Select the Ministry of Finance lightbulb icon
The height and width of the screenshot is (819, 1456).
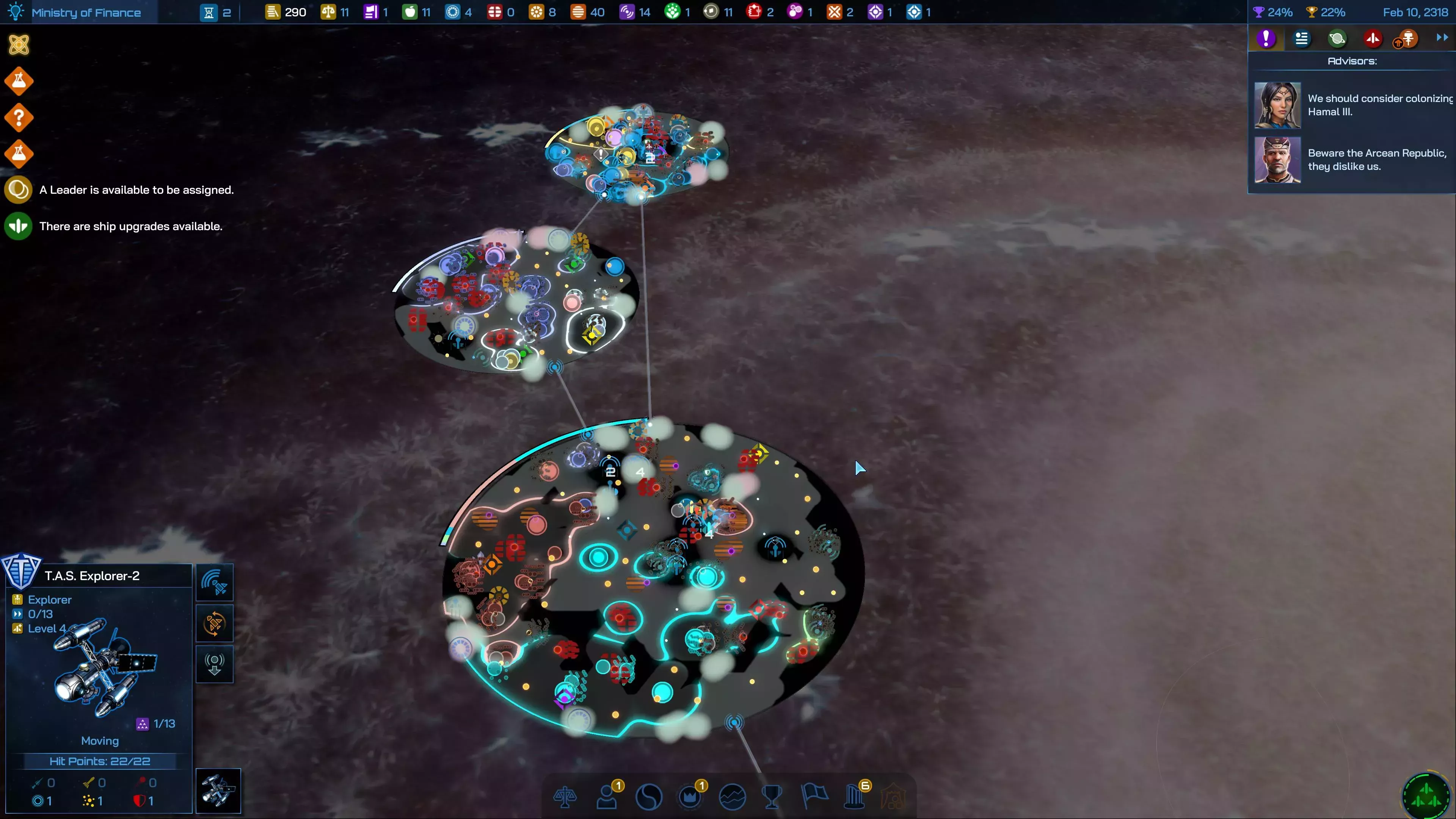(15, 11)
